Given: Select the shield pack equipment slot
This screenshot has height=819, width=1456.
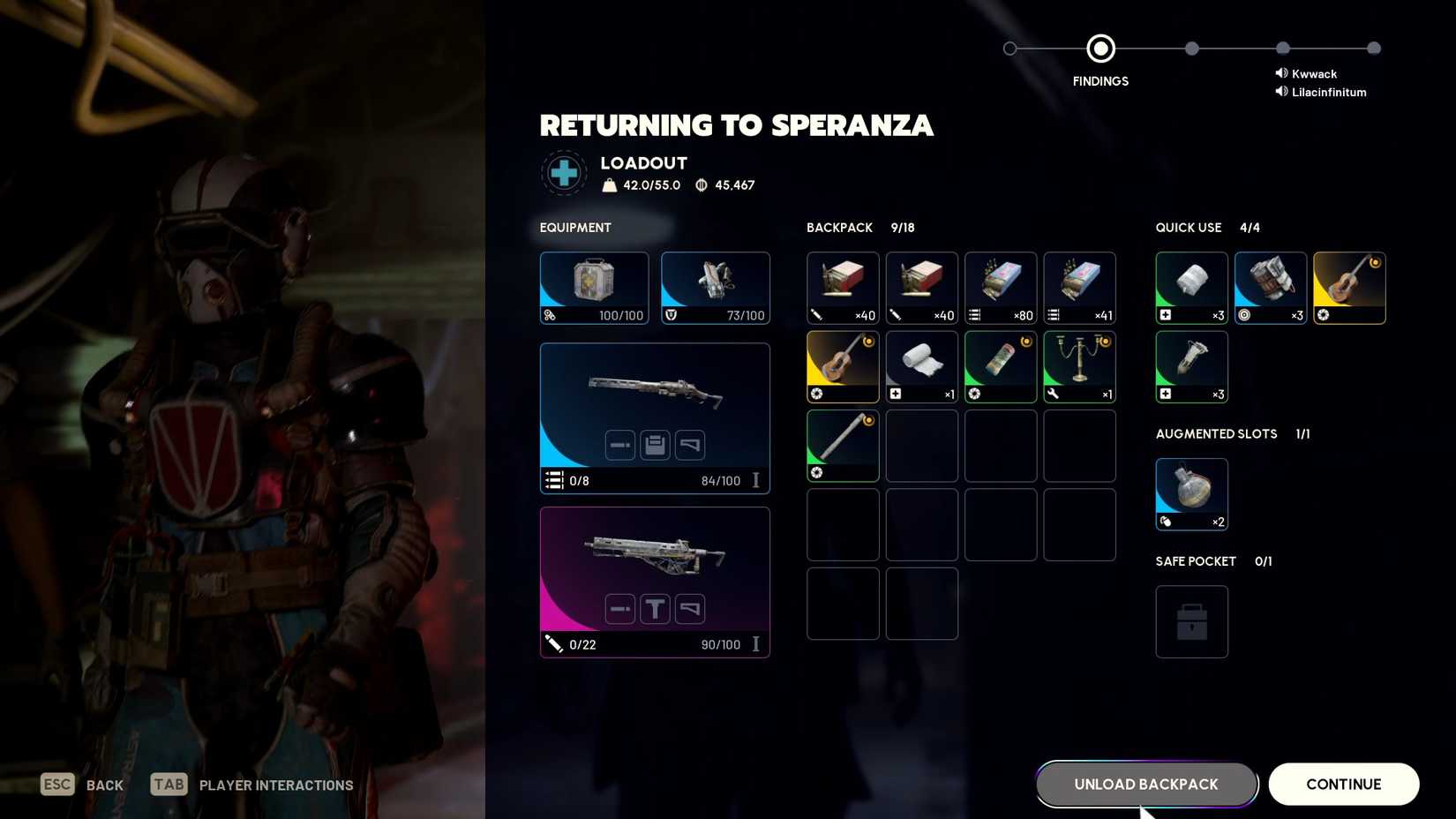Looking at the screenshot, I should pos(716,288).
